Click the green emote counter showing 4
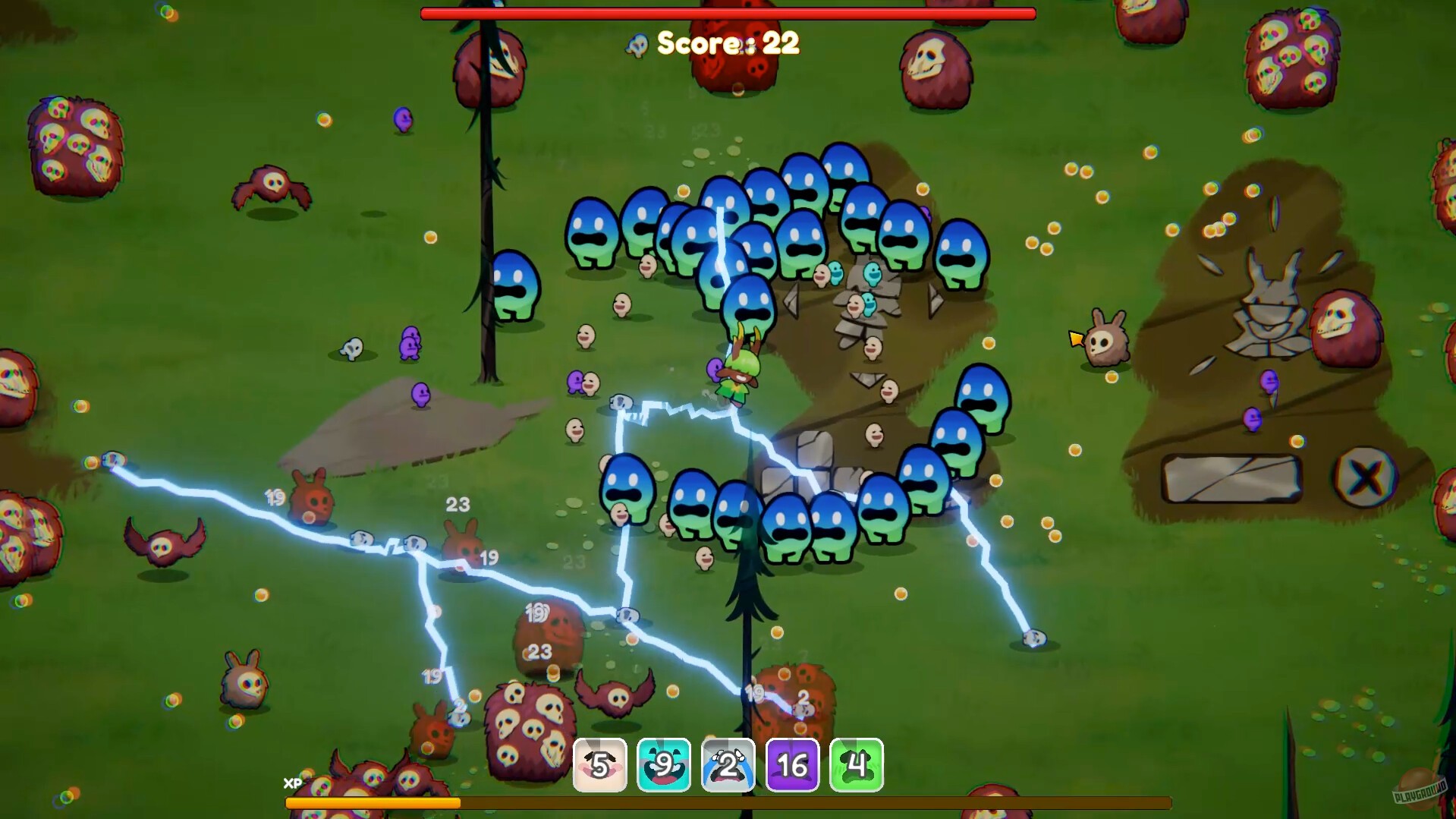The height and width of the screenshot is (819, 1456). (855, 765)
